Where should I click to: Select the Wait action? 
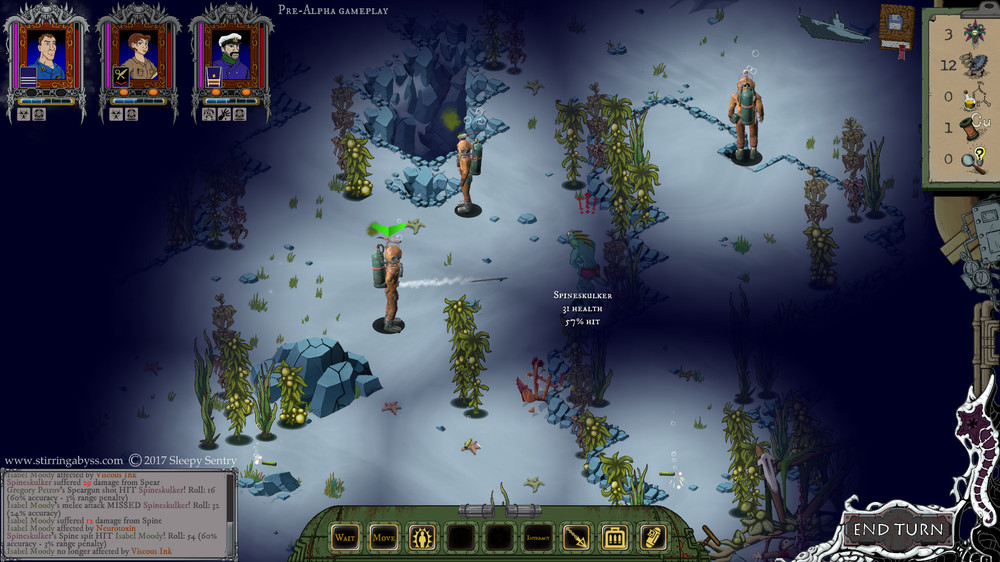coord(345,538)
